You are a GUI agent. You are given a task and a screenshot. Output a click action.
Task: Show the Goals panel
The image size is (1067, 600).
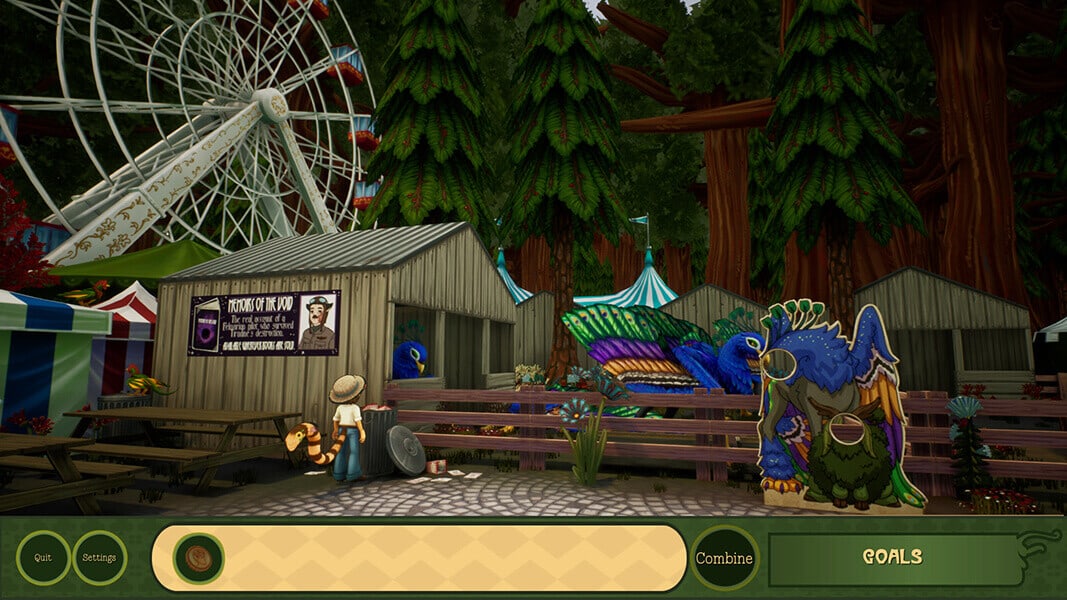[x=892, y=558]
